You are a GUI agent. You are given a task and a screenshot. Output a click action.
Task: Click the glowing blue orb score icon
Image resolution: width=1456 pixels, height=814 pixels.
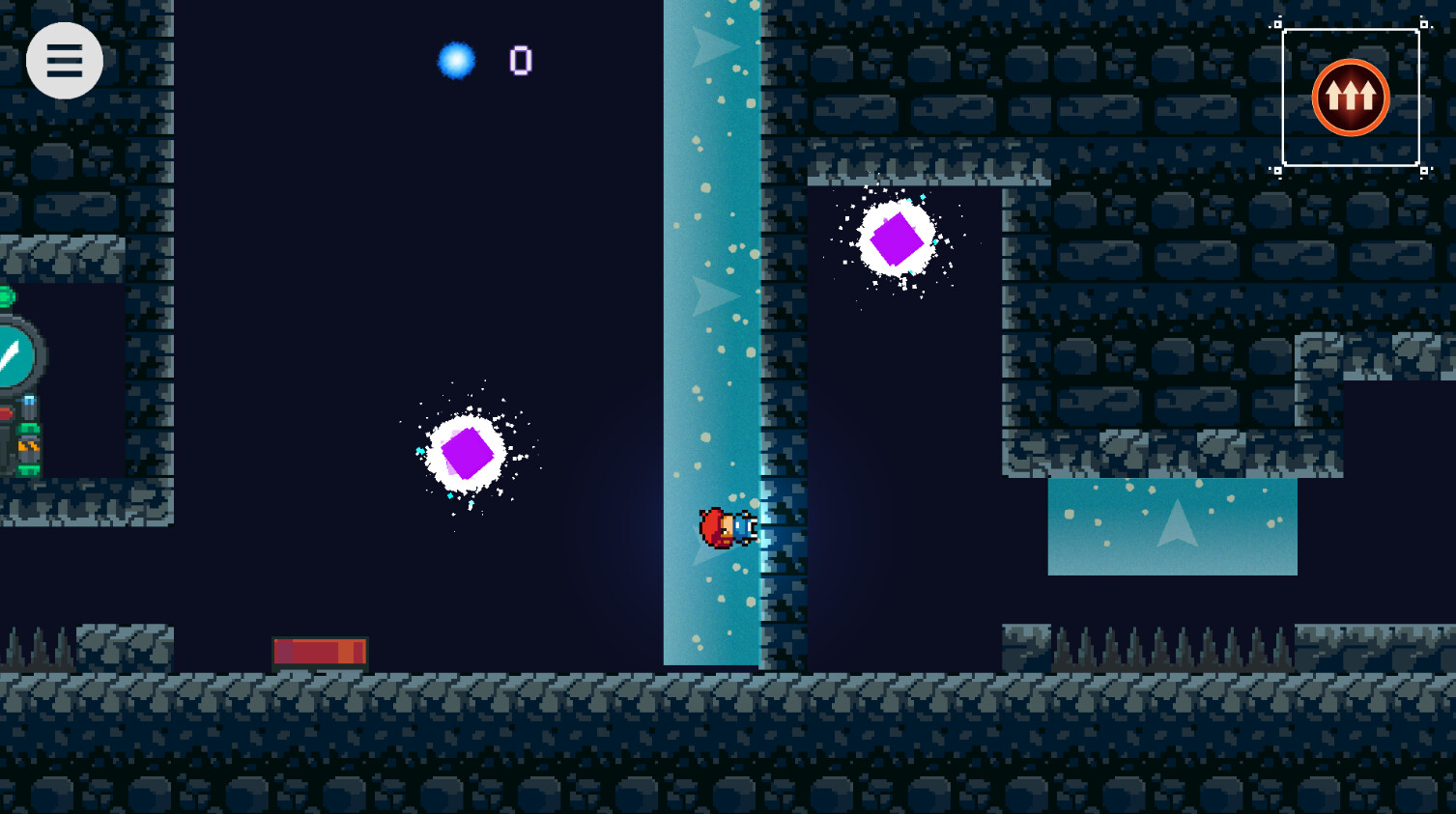pos(457,60)
